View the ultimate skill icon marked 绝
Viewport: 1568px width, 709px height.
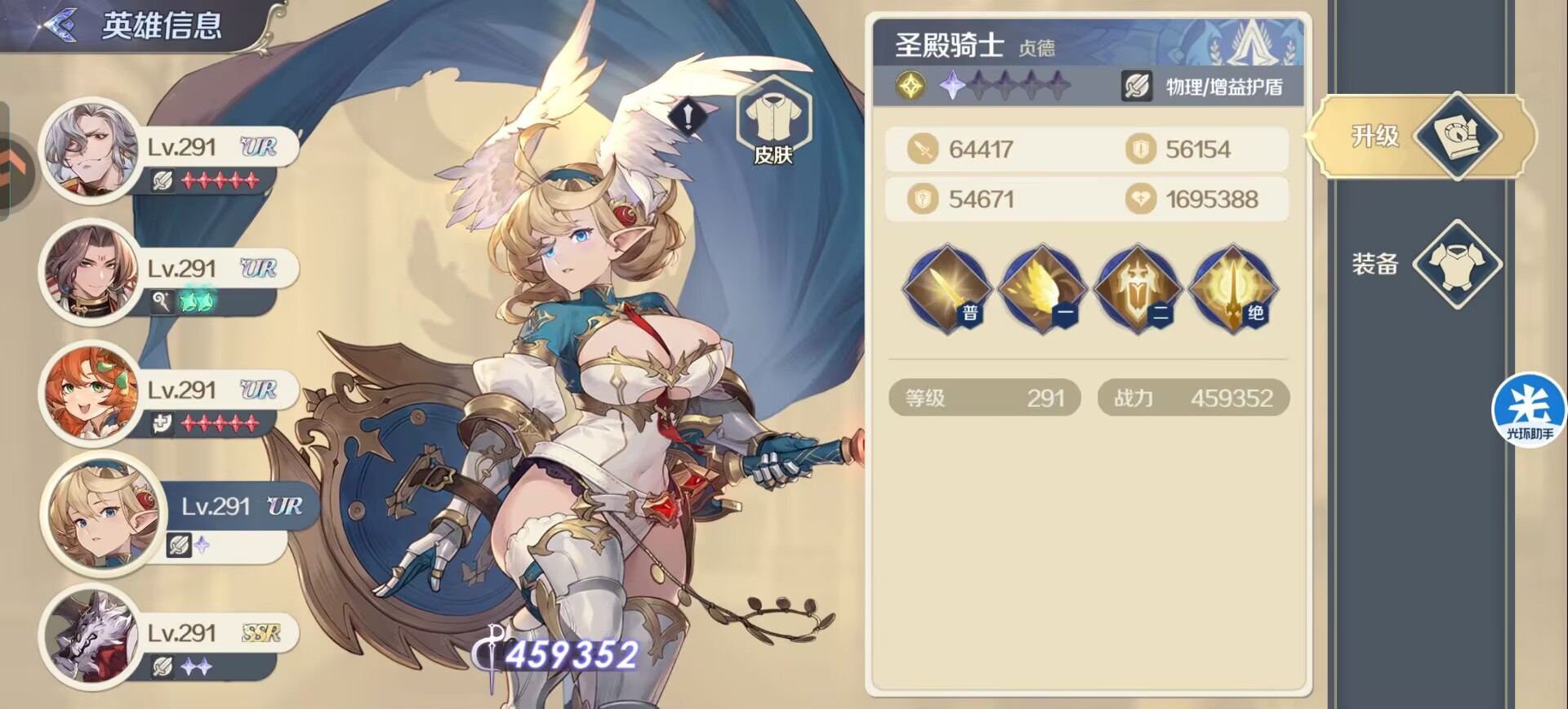1232,289
